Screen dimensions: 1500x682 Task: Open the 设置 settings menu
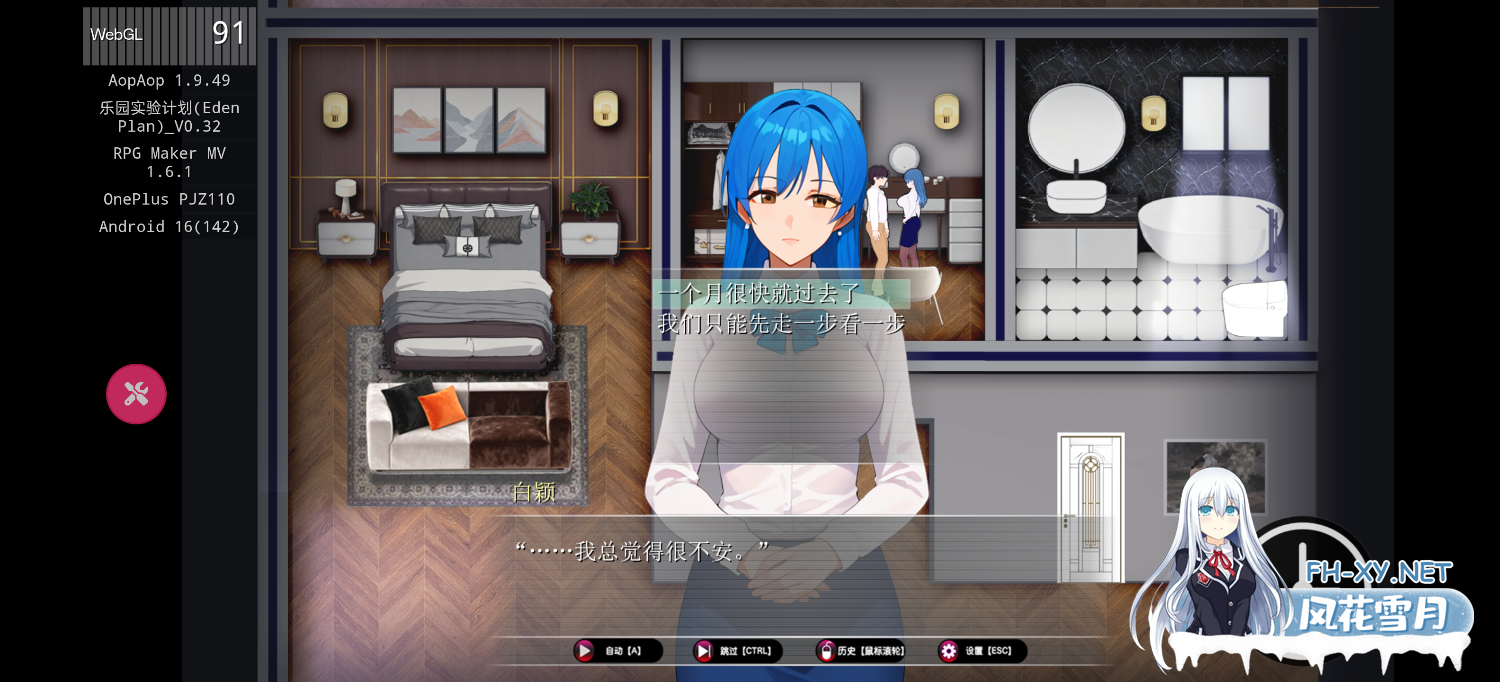click(x=982, y=651)
